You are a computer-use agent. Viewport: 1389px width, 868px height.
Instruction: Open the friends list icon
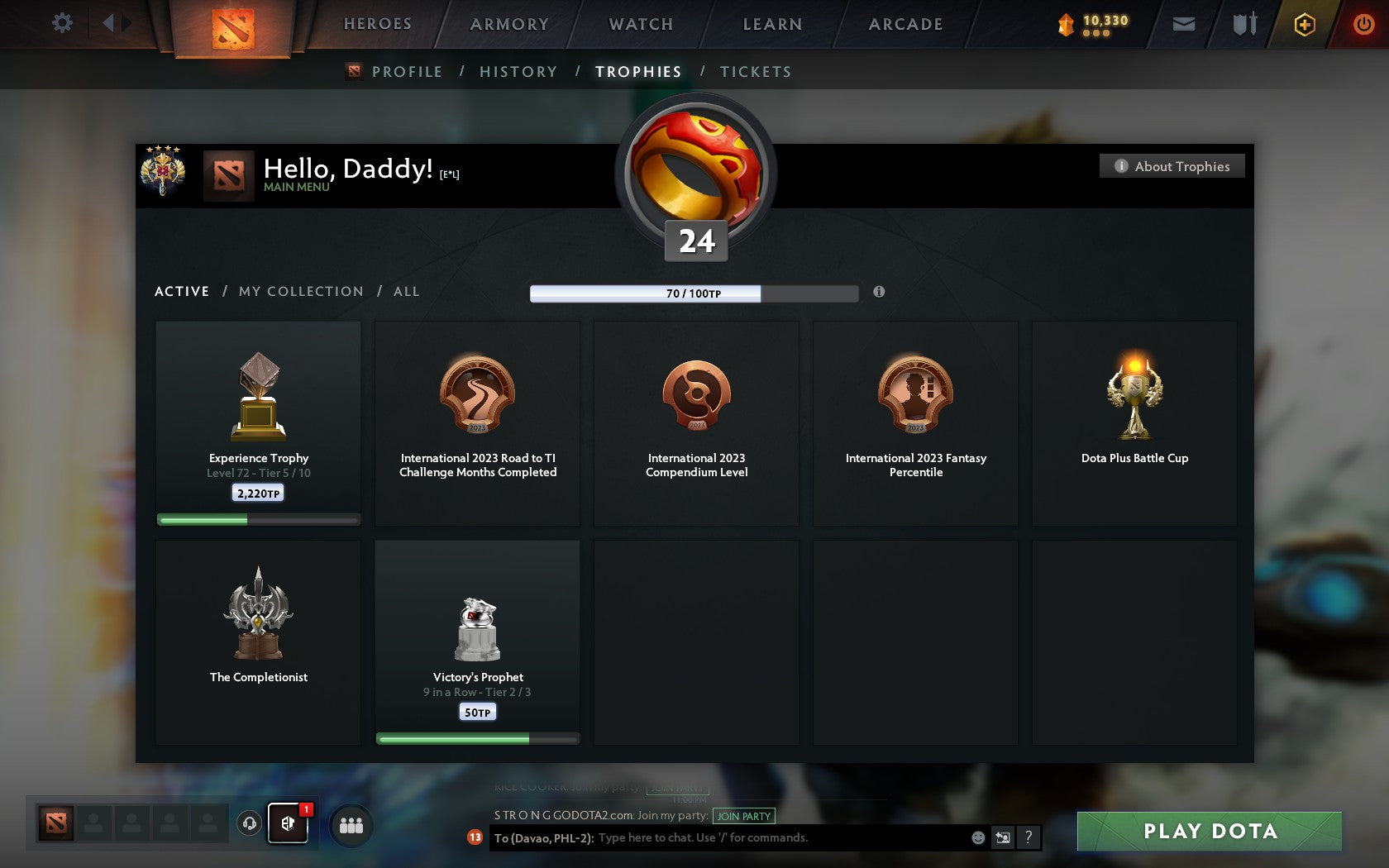pyautogui.click(x=350, y=824)
